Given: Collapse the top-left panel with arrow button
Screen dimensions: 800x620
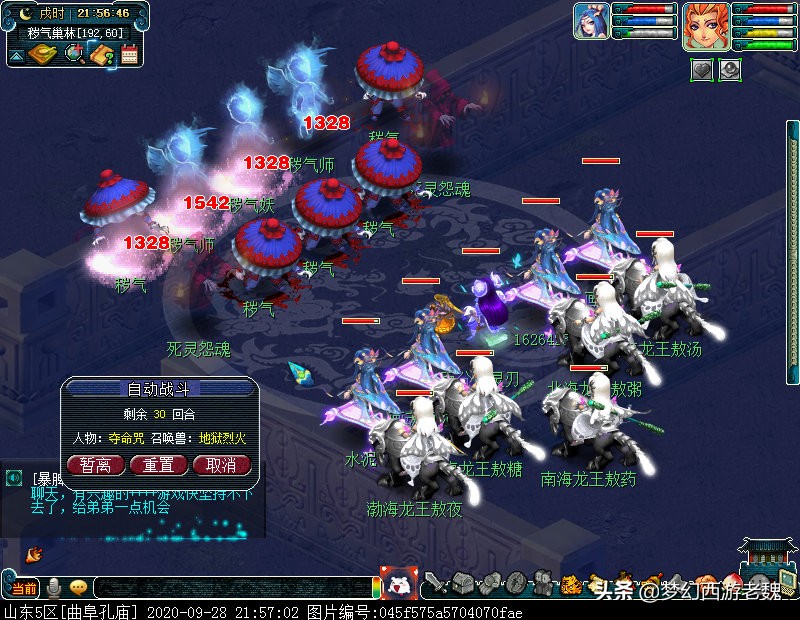Looking at the screenshot, I should coord(17,55).
